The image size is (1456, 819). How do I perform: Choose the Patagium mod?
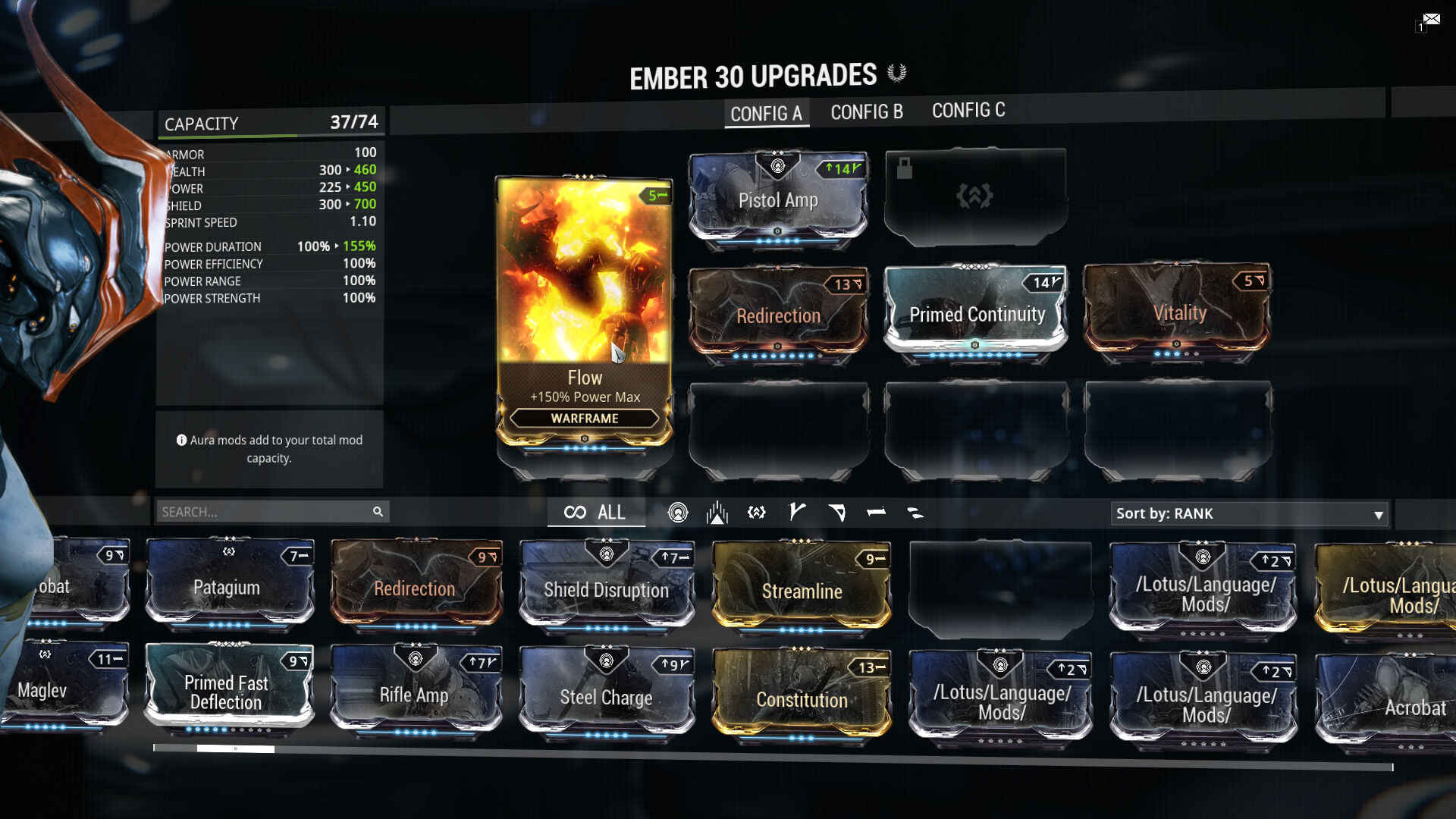[227, 586]
